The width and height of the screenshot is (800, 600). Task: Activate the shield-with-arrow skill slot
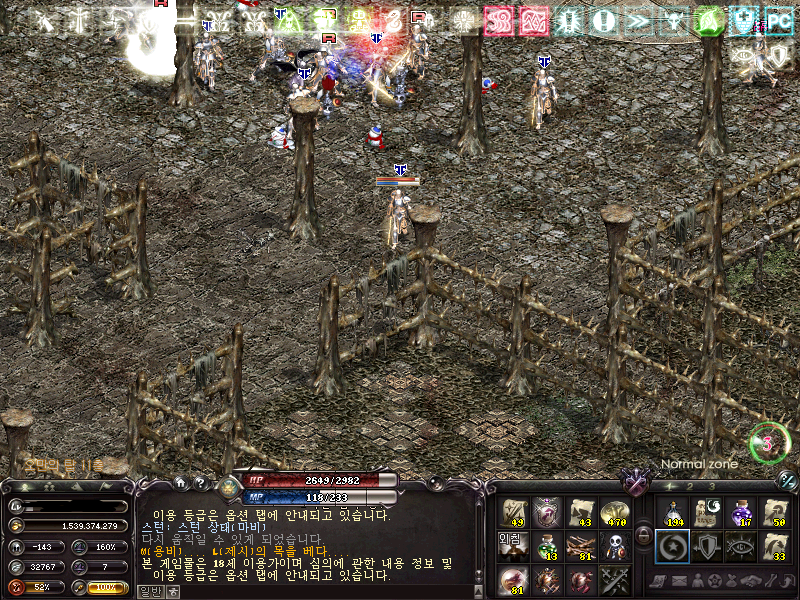coord(708,547)
